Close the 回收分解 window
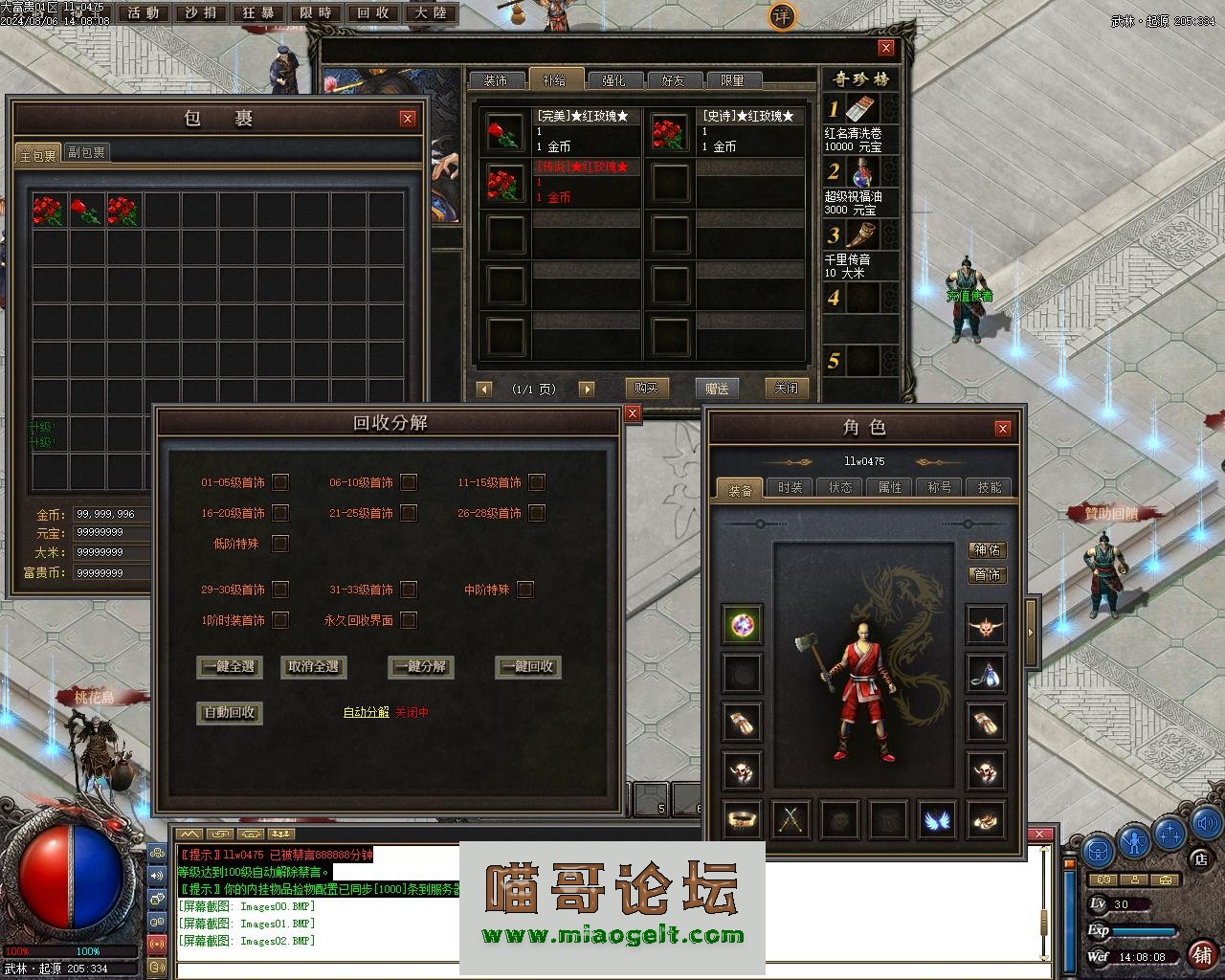The image size is (1225, 980). click(x=632, y=413)
